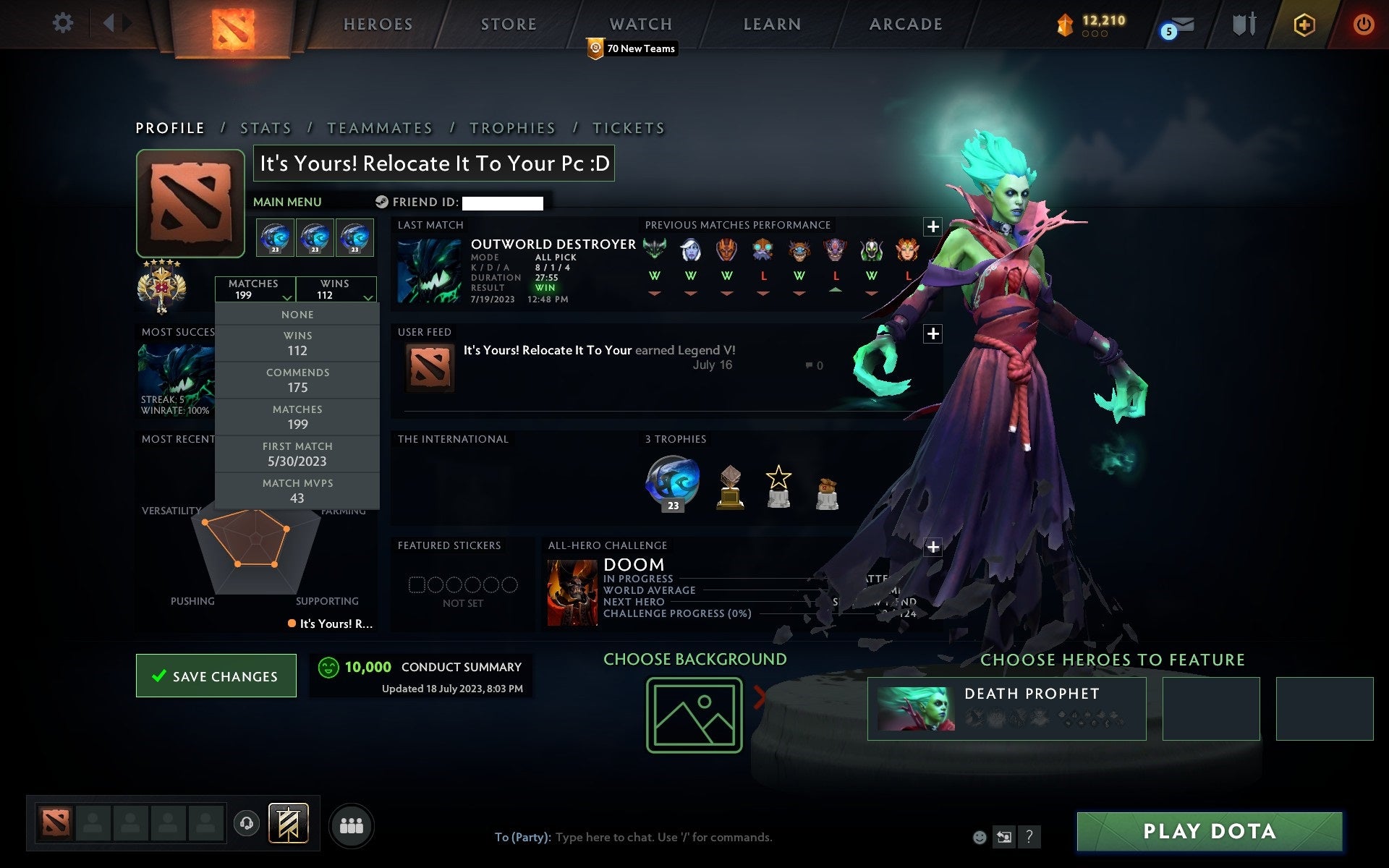Open friends list icon near party bar

click(352, 825)
